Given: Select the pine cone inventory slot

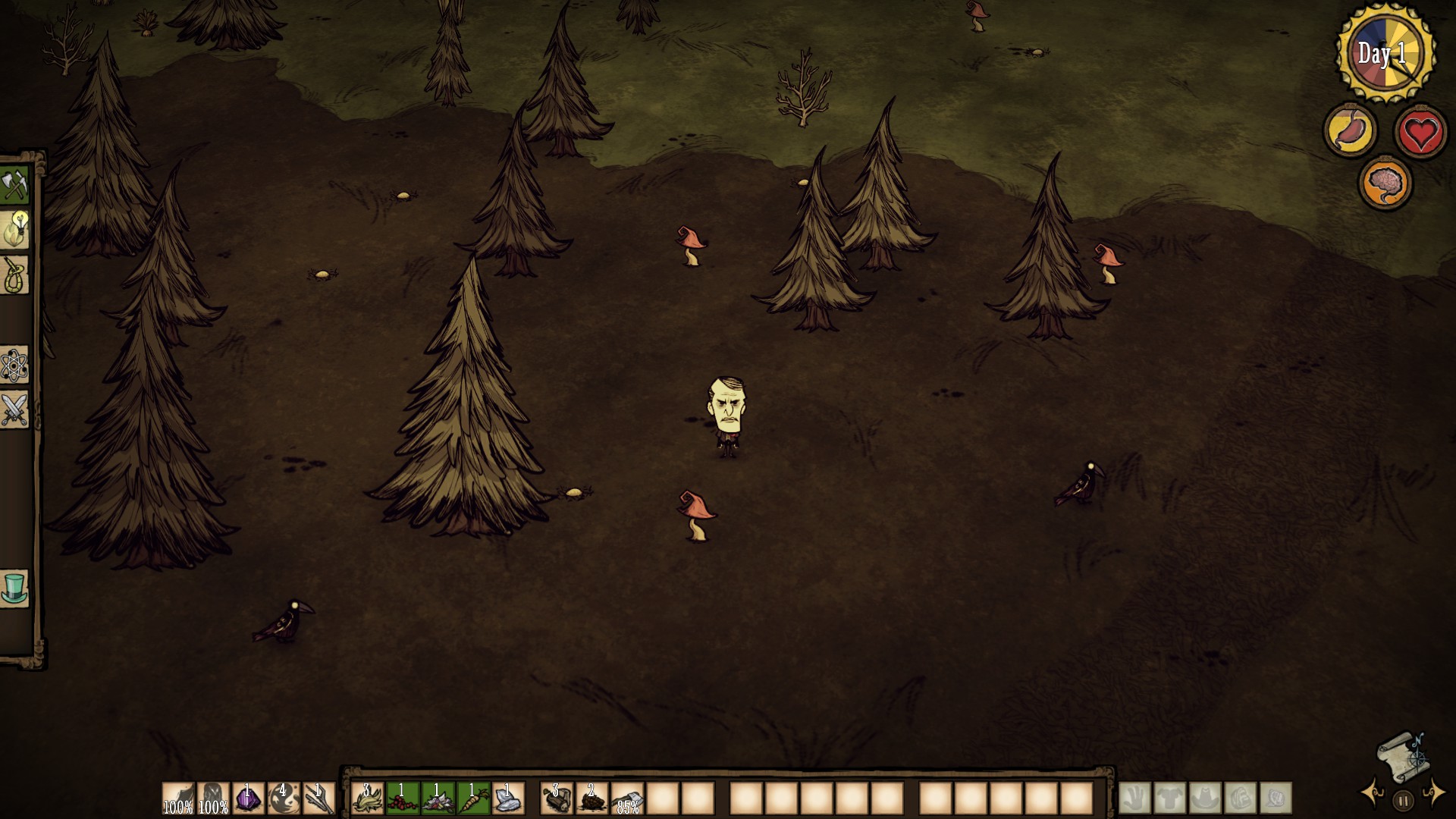Looking at the screenshot, I should 592,799.
